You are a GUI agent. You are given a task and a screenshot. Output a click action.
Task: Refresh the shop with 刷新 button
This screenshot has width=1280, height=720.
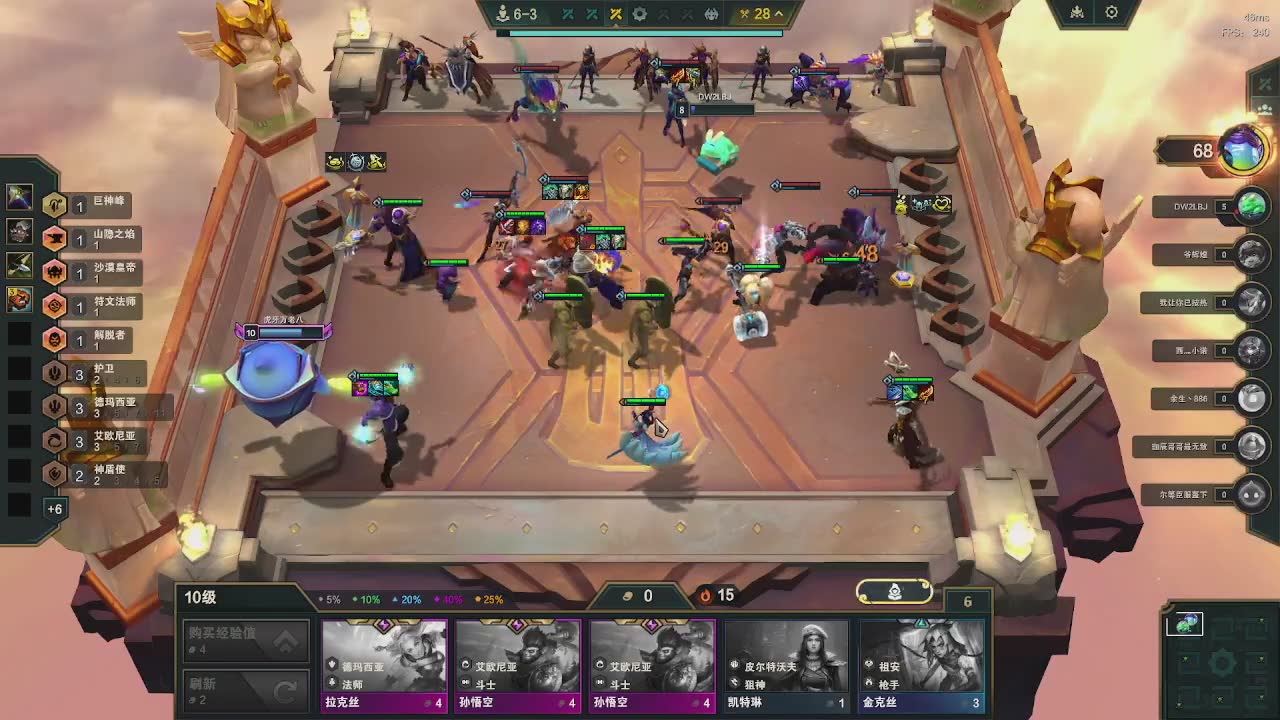click(245, 690)
